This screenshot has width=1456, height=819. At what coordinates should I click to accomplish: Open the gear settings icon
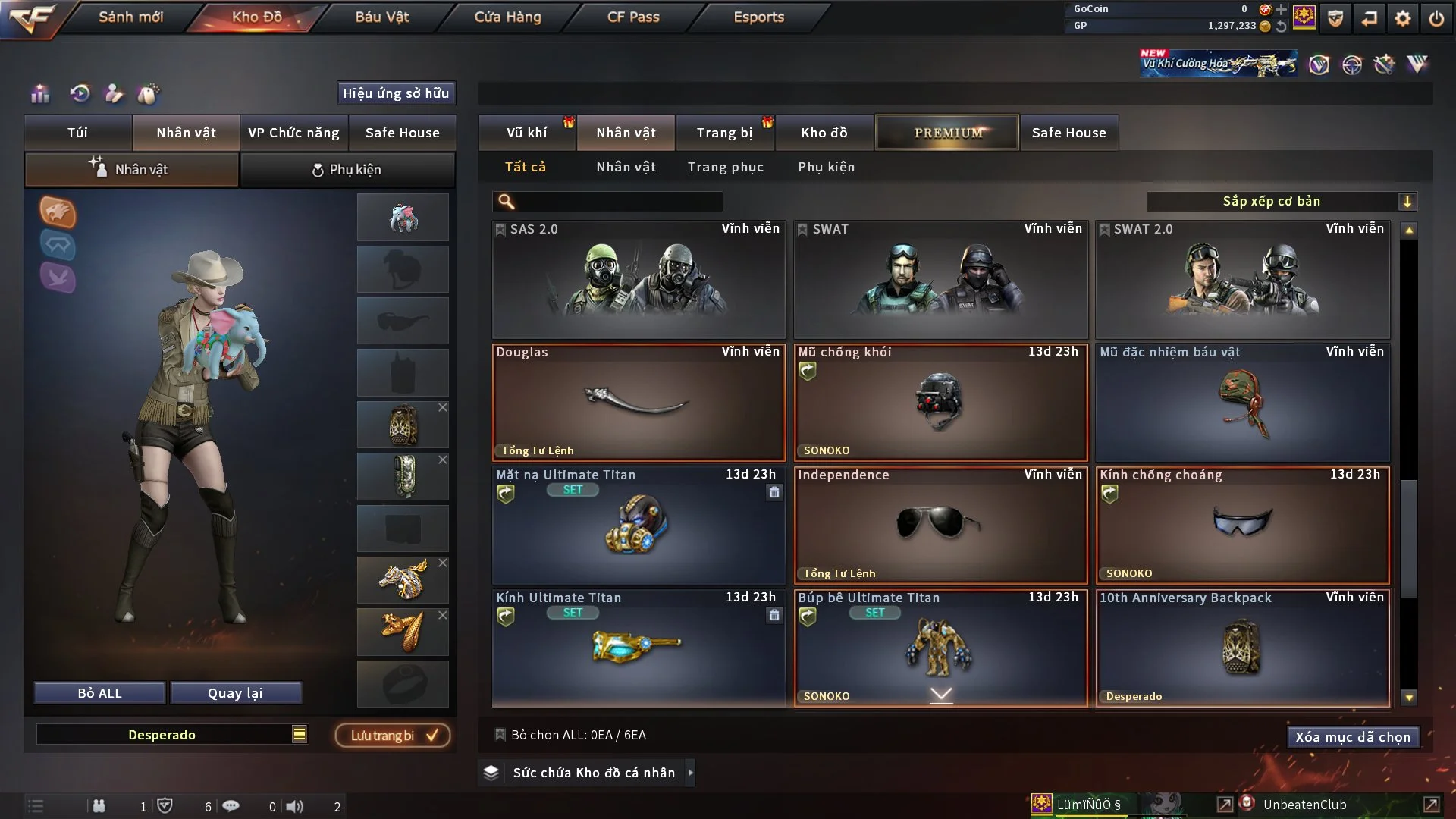click(1402, 18)
